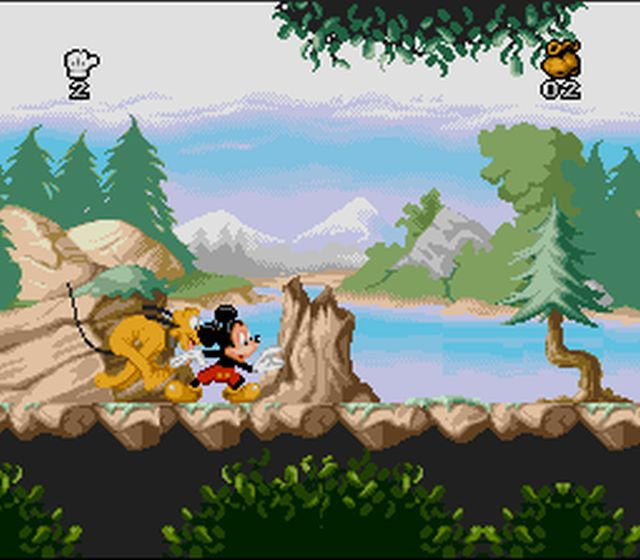Select the marble bag ammo icon
This screenshot has width=640, height=560.
pyautogui.click(x=560, y=59)
